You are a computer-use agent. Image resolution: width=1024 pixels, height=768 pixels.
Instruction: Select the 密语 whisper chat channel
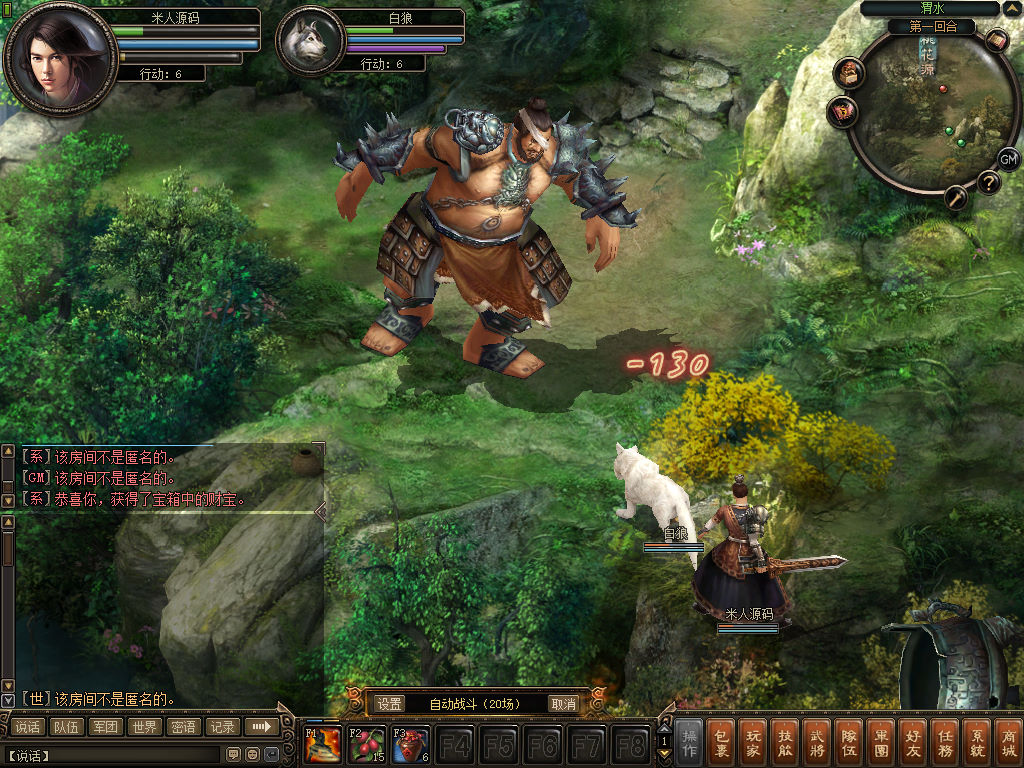point(183,727)
